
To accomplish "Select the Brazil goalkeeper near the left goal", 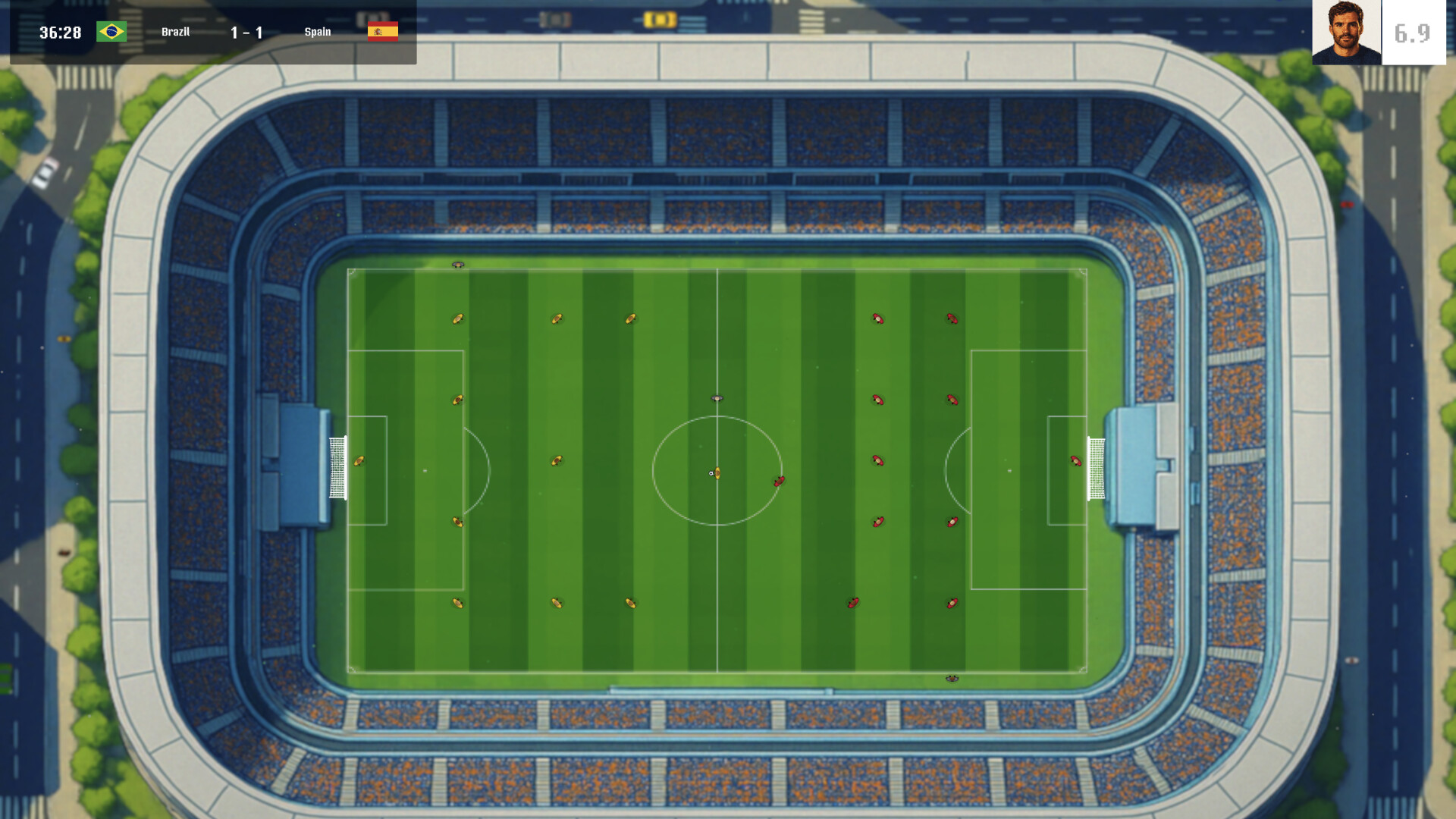I will (x=358, y=460).
